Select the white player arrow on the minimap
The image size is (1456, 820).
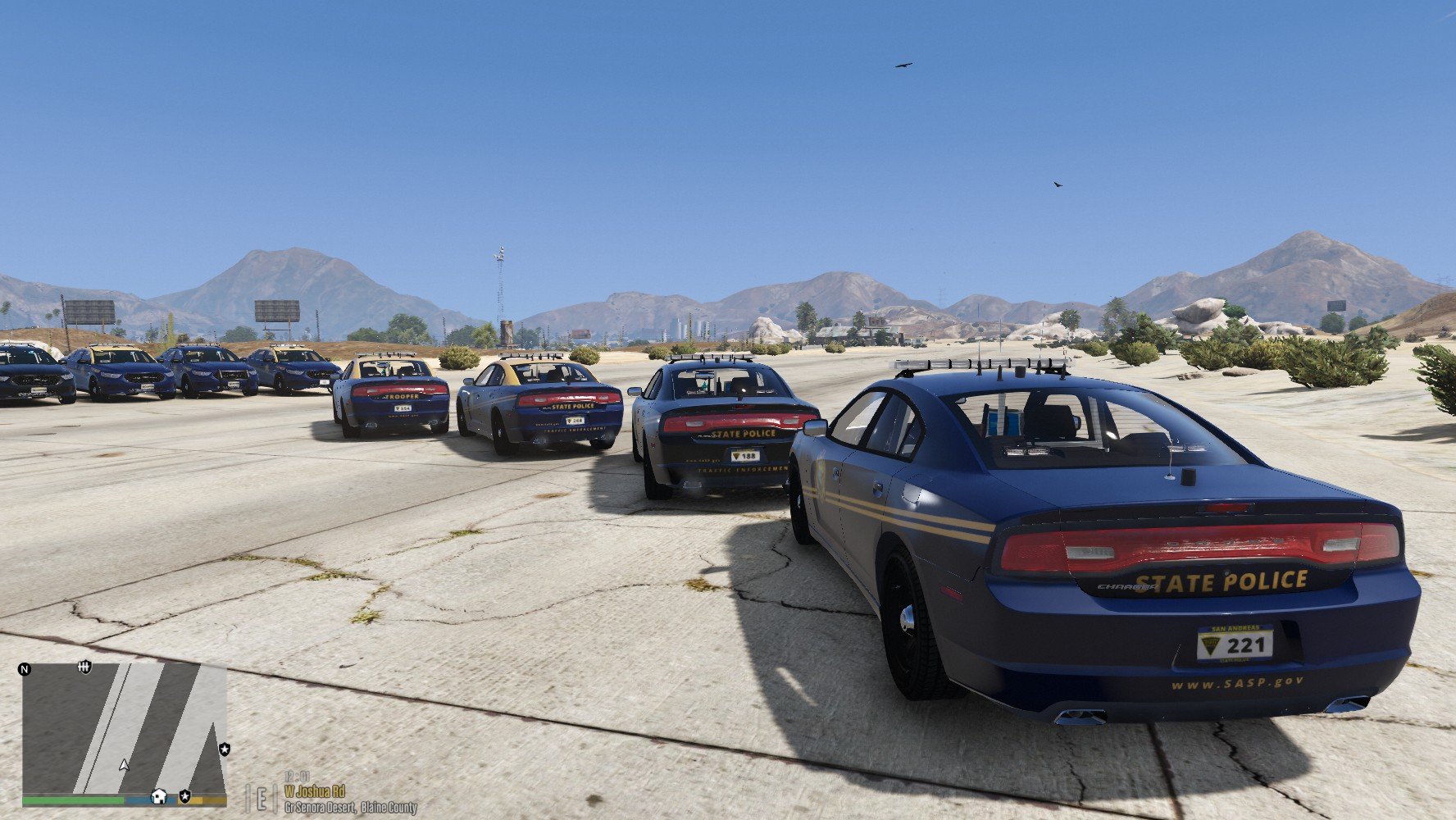124,765
